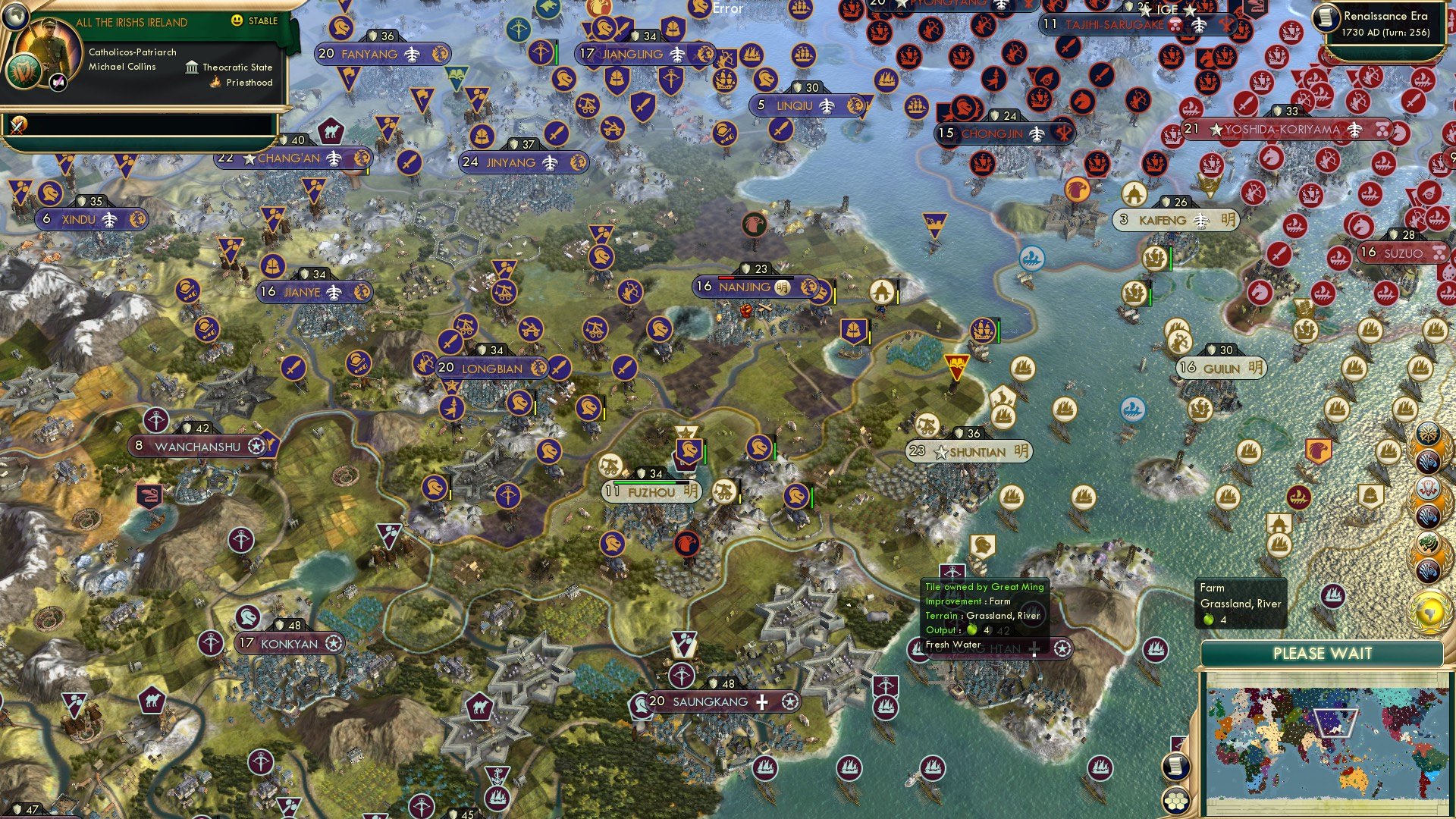Click the globe icon above the leader panel
Screen dimensions: 1456x819
pyautogui.click(x=17, y=18)
